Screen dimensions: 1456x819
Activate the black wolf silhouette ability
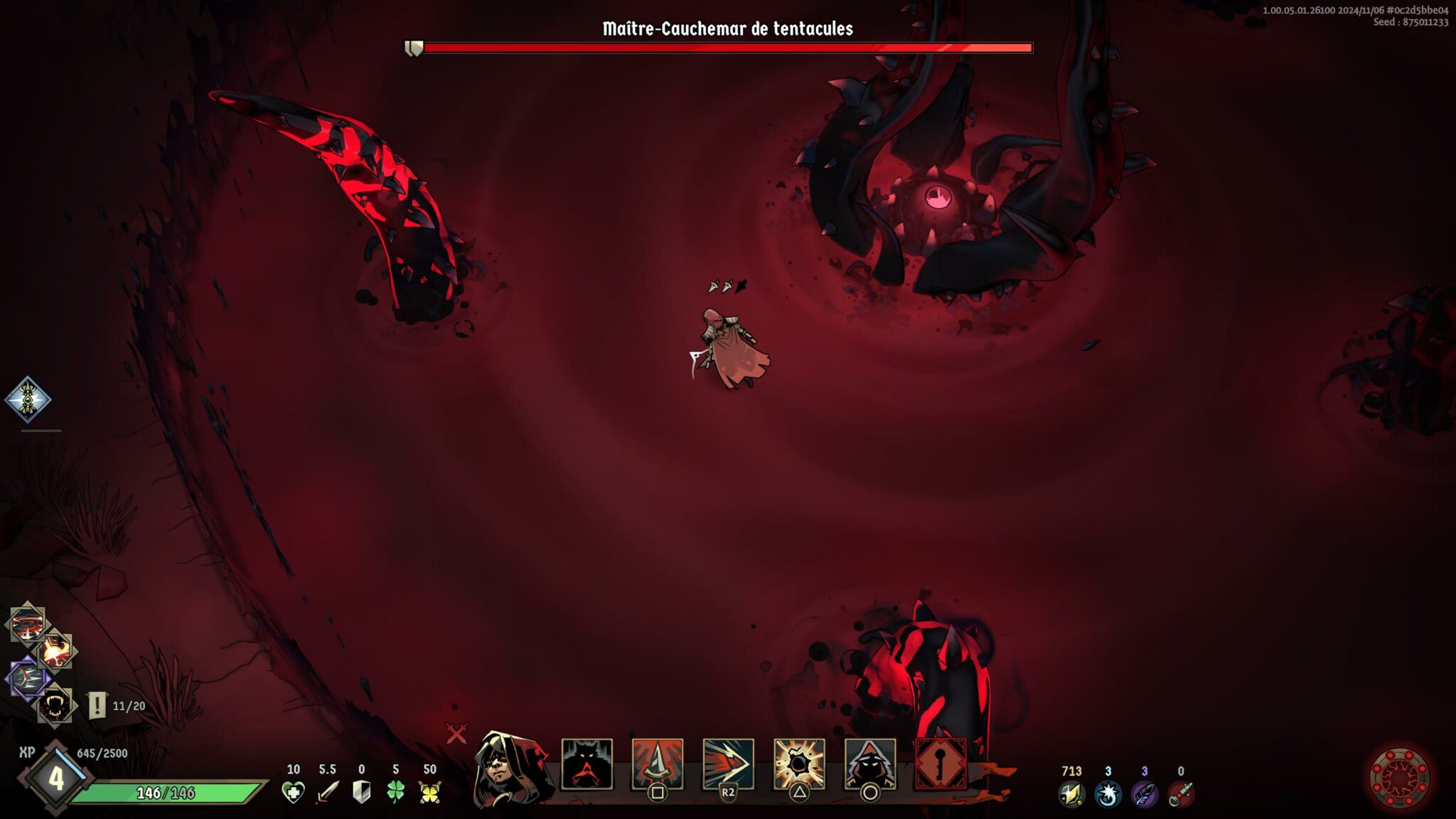(587, 764)
